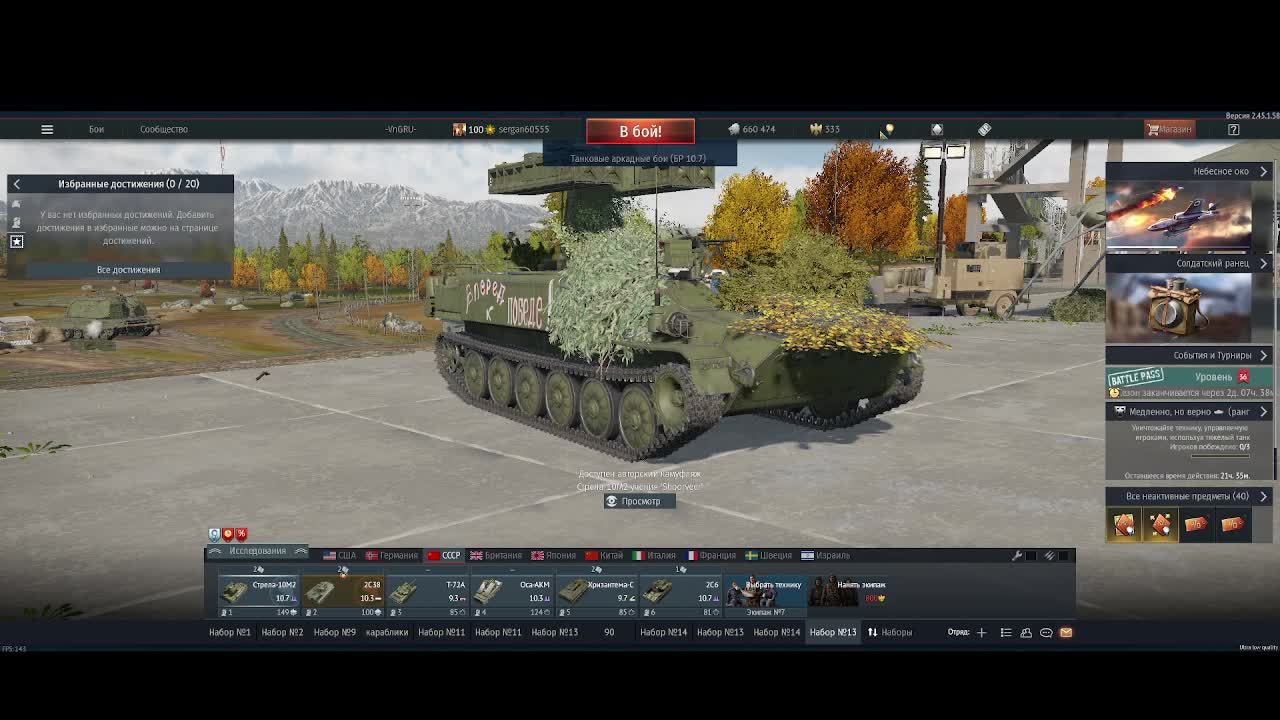Screen dimensions: 1280x720
Task: Choose the «Оса-АКМ» vehicle slot
Action: coord(514,591)
